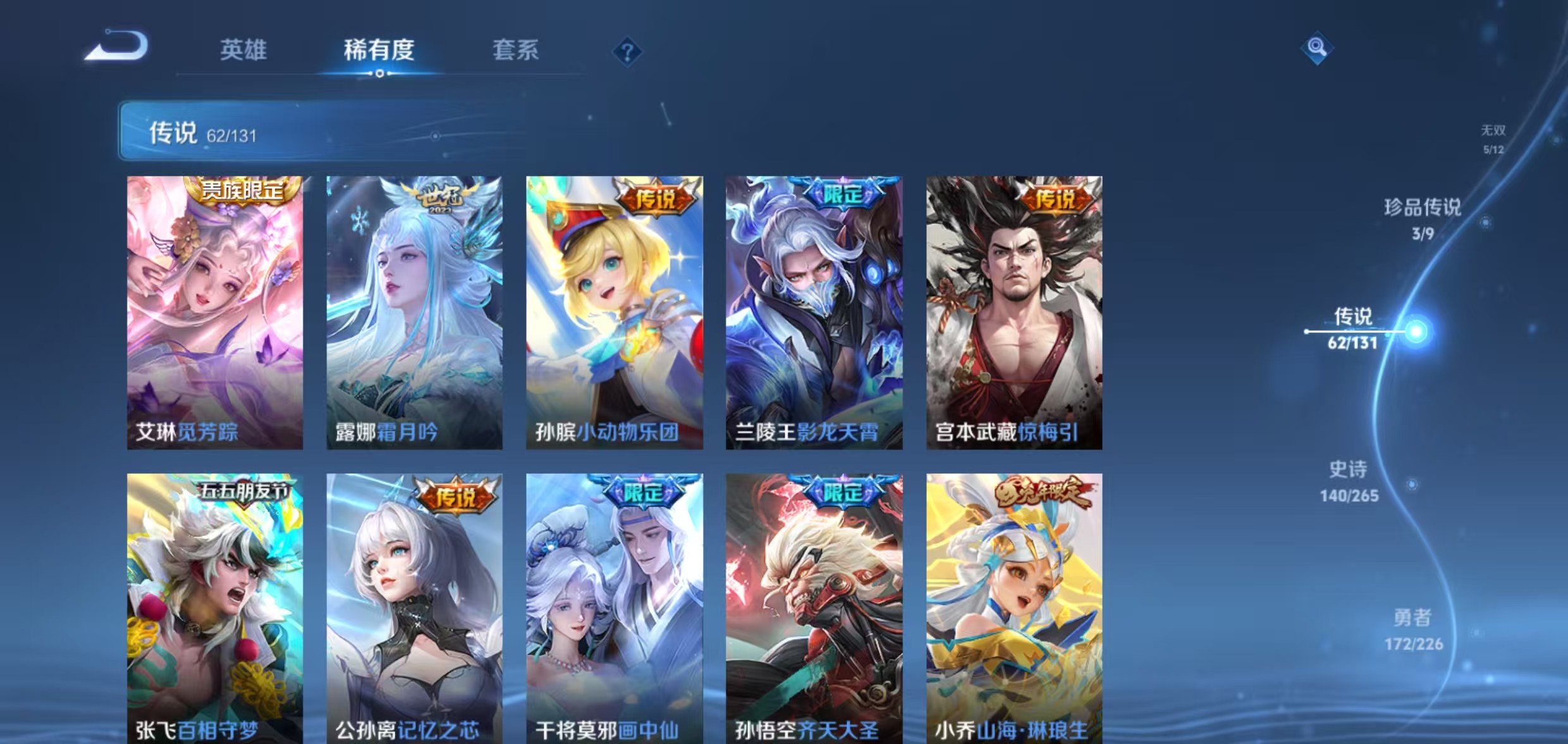Switch to the 英雄 tab

click(243, 51)
